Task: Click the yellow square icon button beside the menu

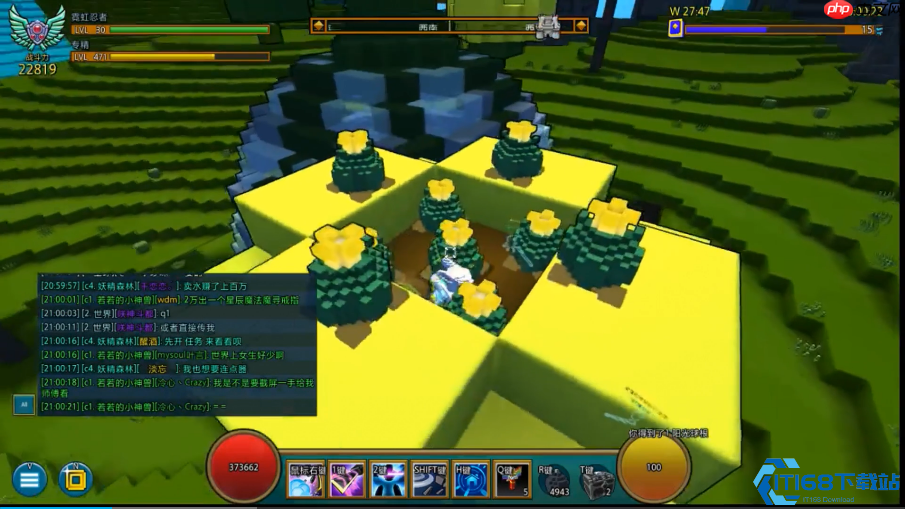Action: pyautogui.click(x=75, y=479)
